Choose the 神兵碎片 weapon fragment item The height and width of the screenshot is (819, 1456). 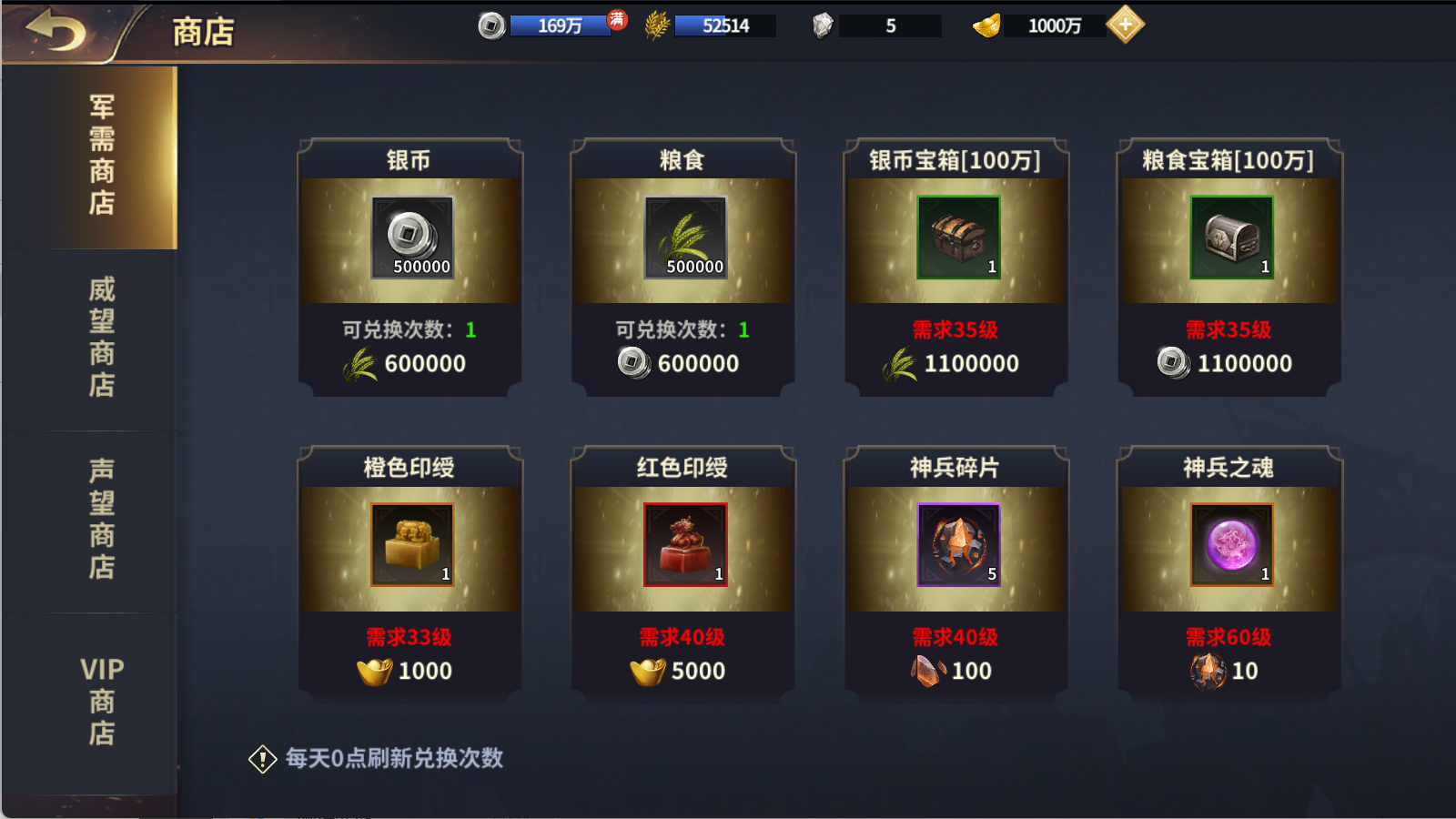(x=956, y=573)
